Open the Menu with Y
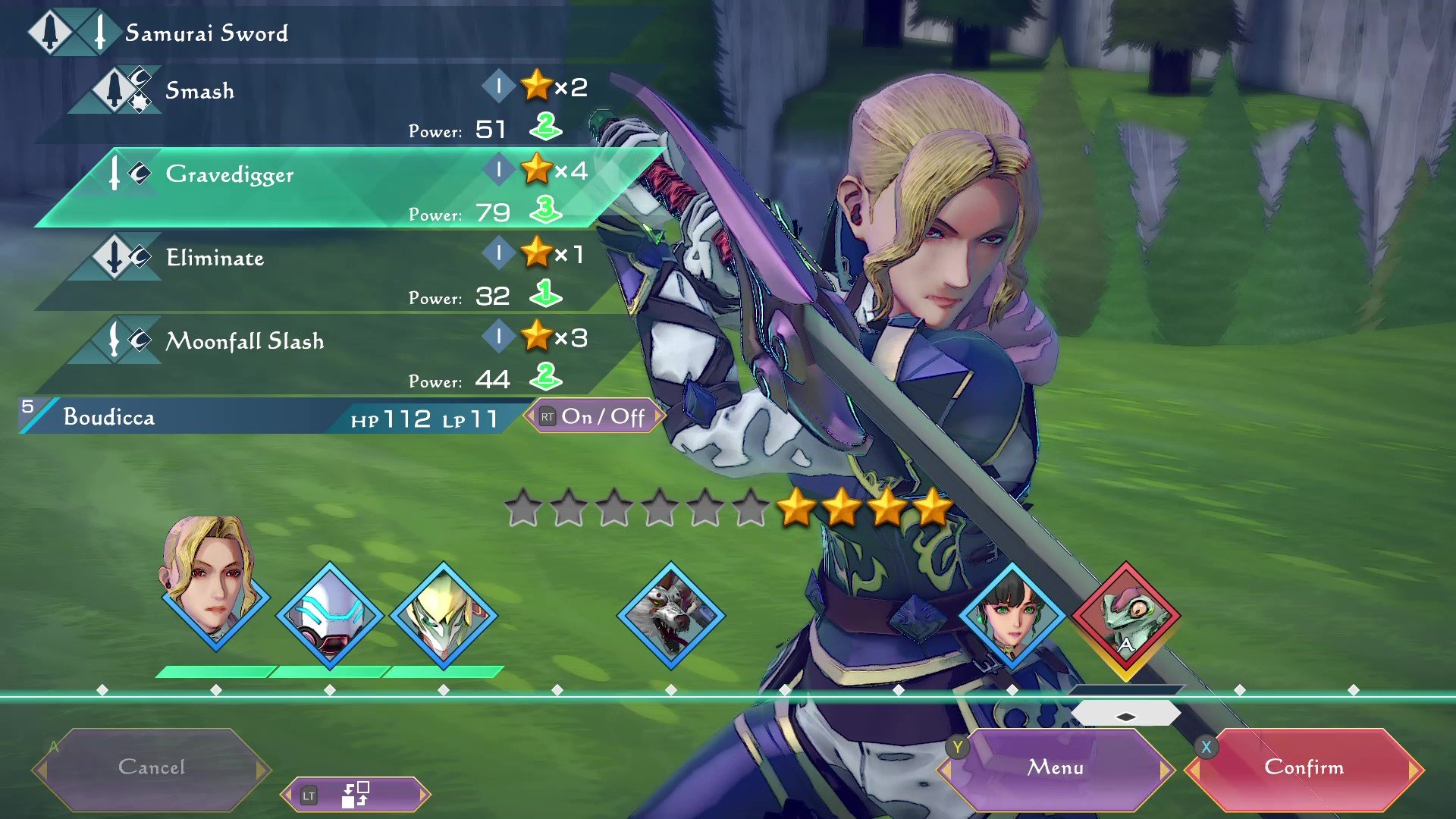1456x819 pixels. 1056,767
